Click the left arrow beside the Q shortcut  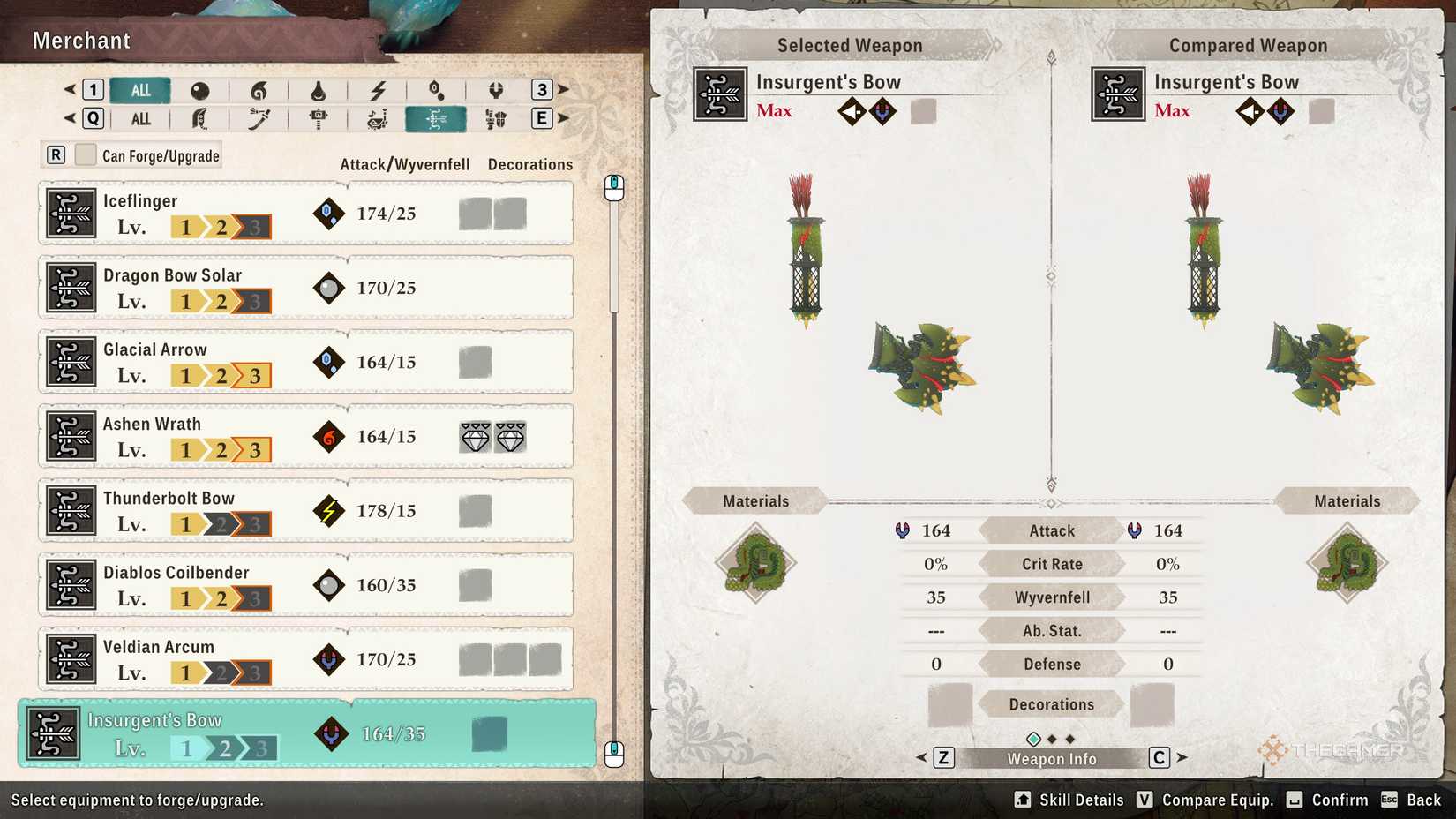(x=68, y=118)
